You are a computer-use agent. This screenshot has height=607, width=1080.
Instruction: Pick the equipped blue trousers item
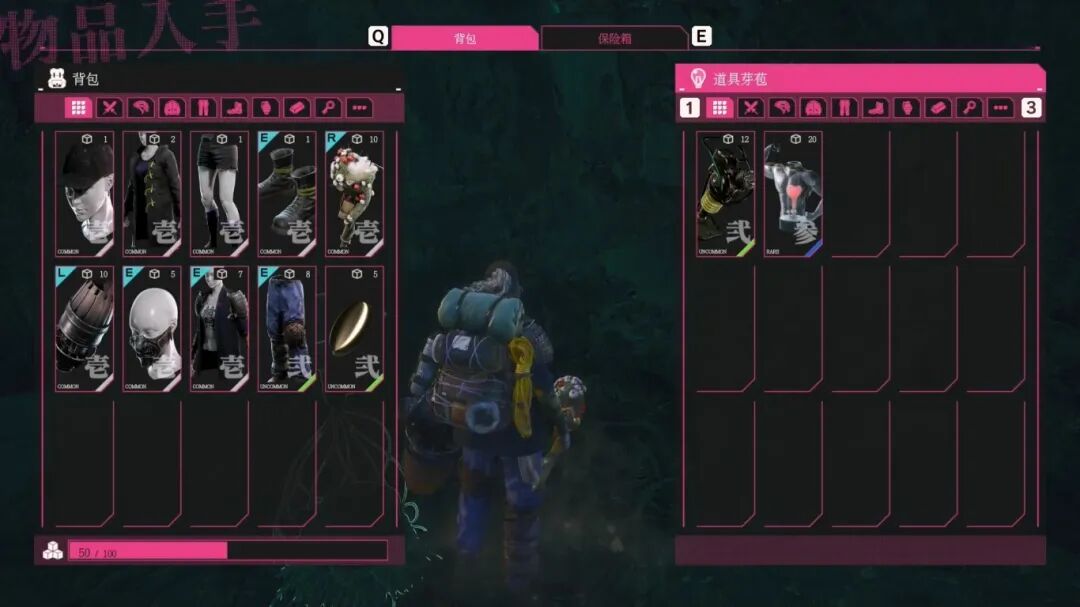[287, 328]
